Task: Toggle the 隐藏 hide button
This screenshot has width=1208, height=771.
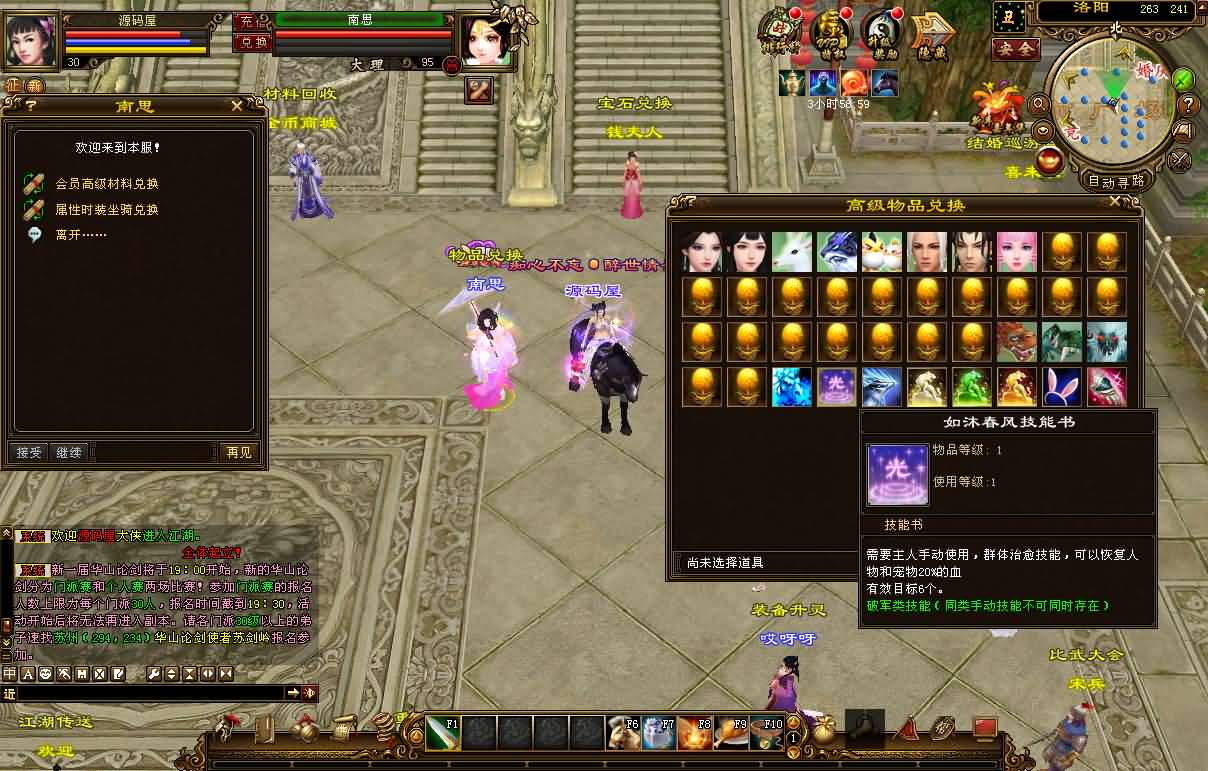Action: [x=930, y=37]
